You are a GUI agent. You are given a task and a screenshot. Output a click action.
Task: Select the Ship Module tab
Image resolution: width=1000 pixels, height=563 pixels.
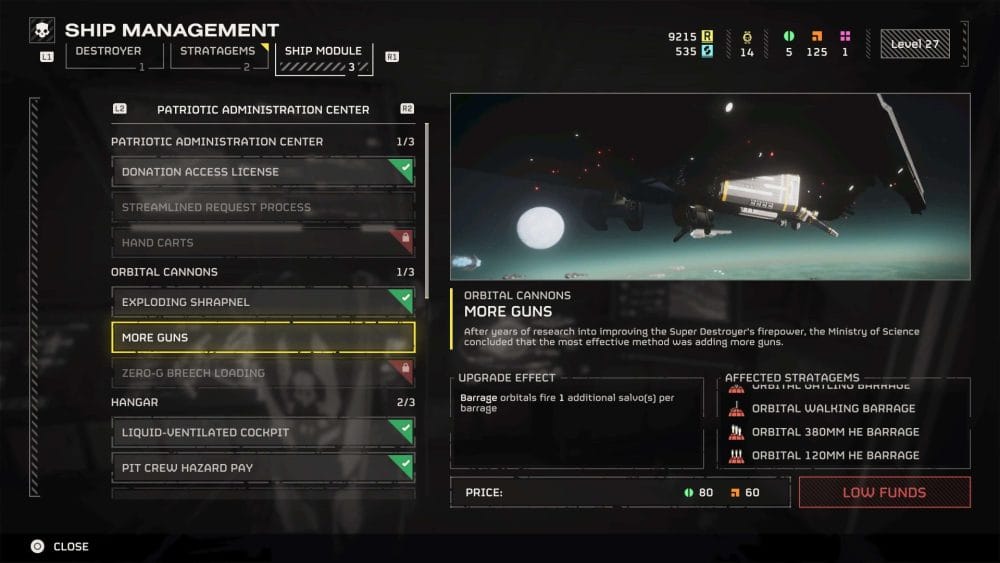(323, 57)
